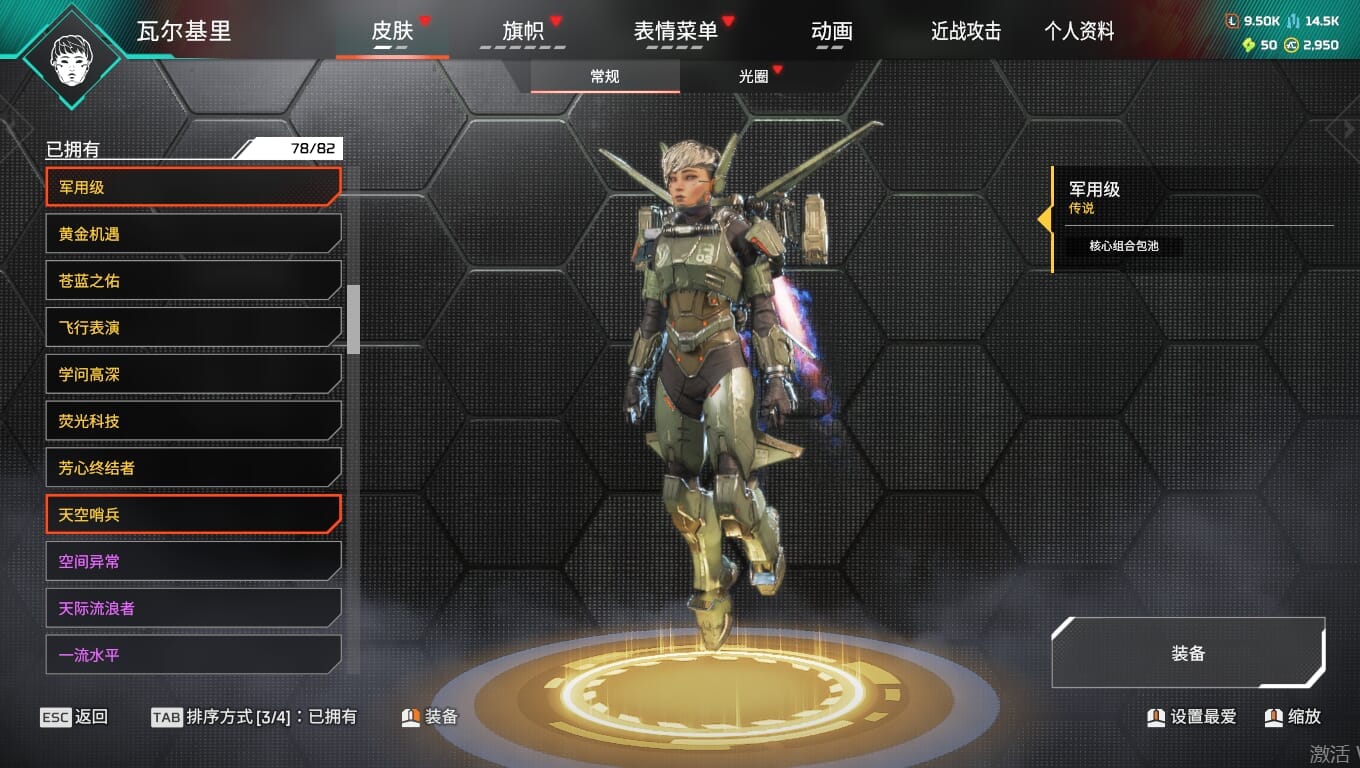Image resolution: width=1360 pixels, height=768 pixels.
Task: Choose the 黄金机遇 skin
Action: [x=193, y=234]
